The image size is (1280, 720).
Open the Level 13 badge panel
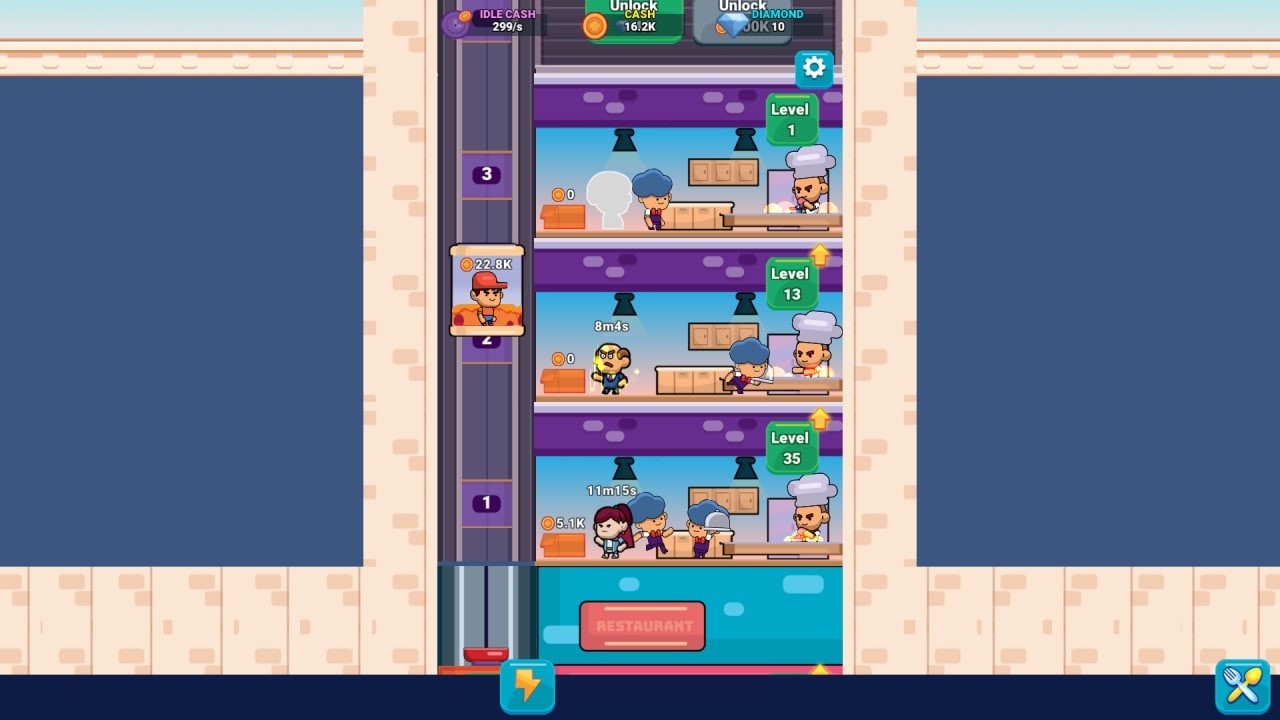click(789, 283)
